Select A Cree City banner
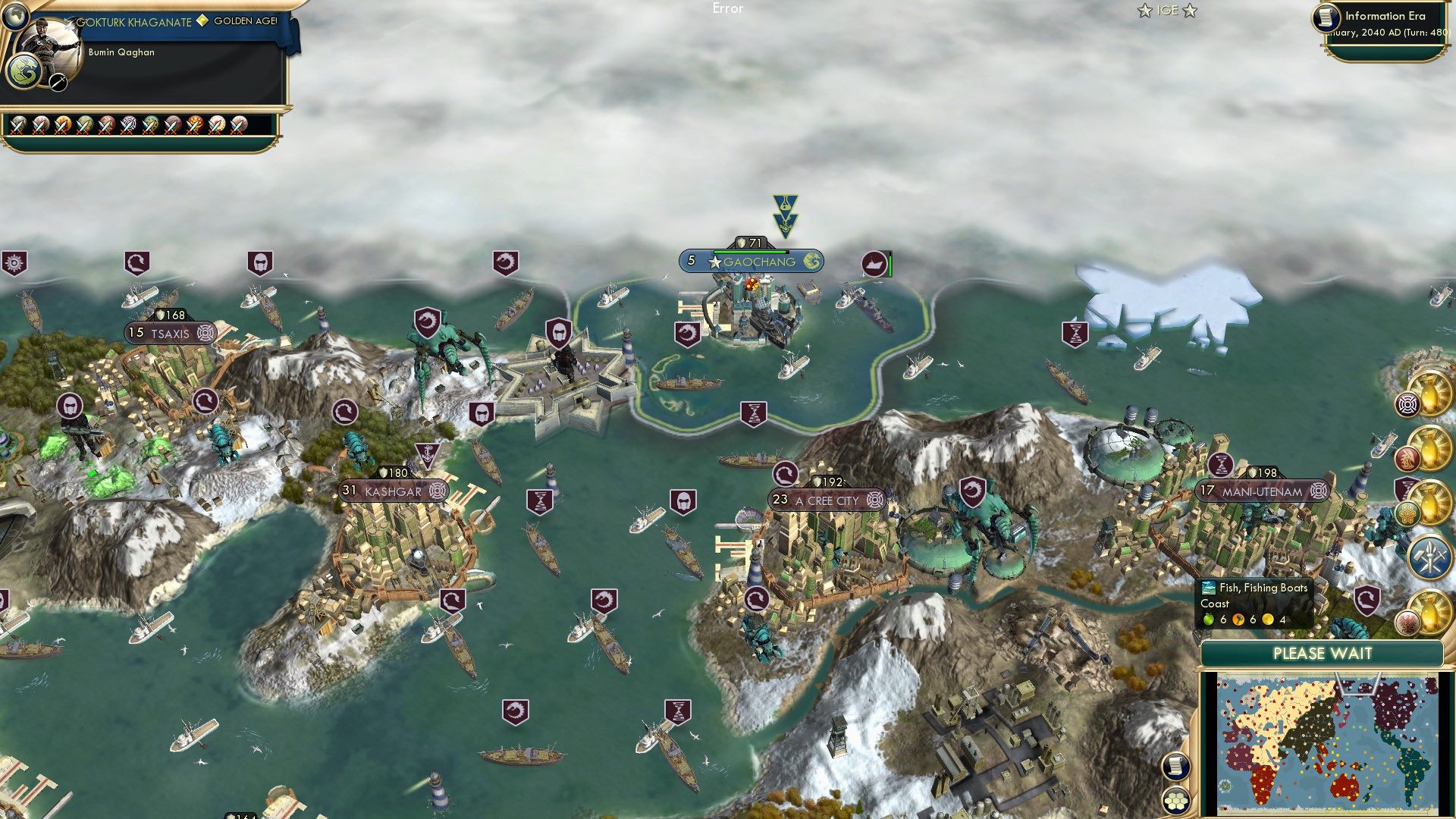 [827, 500]
